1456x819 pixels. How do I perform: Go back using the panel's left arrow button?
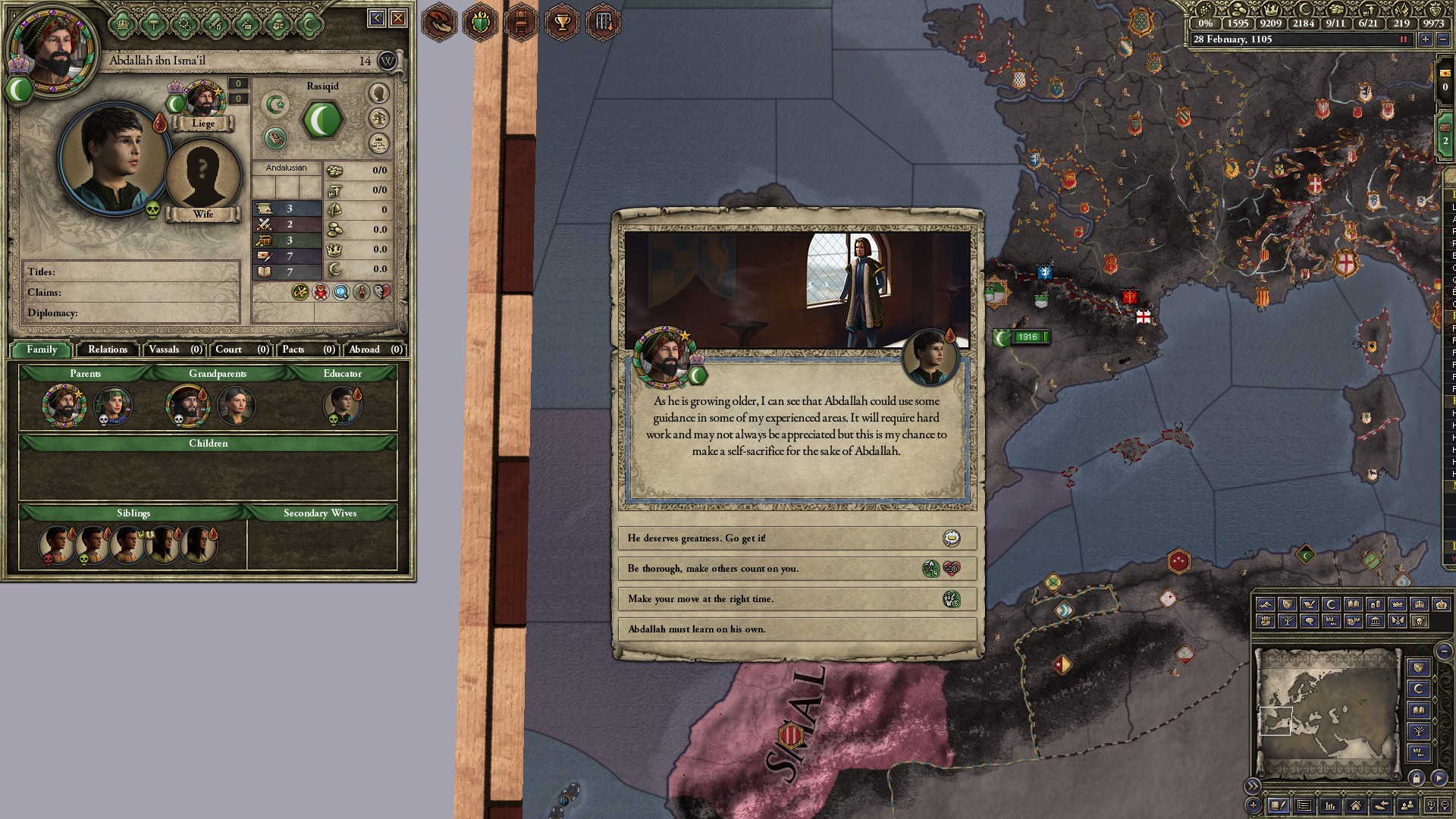tap(376, 18)
